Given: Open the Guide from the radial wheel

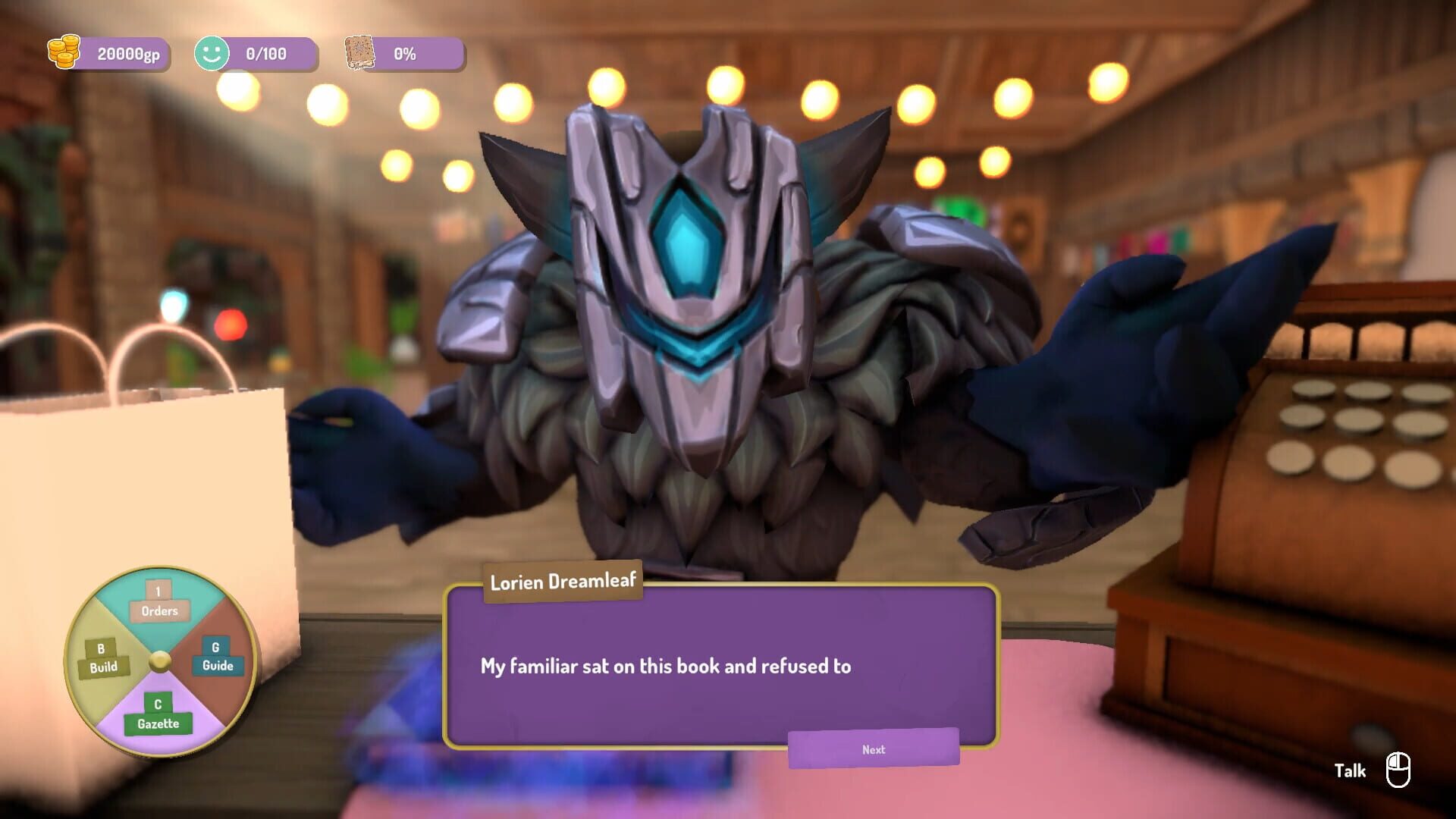Looking at the screenshot, I should click(218, 660).
